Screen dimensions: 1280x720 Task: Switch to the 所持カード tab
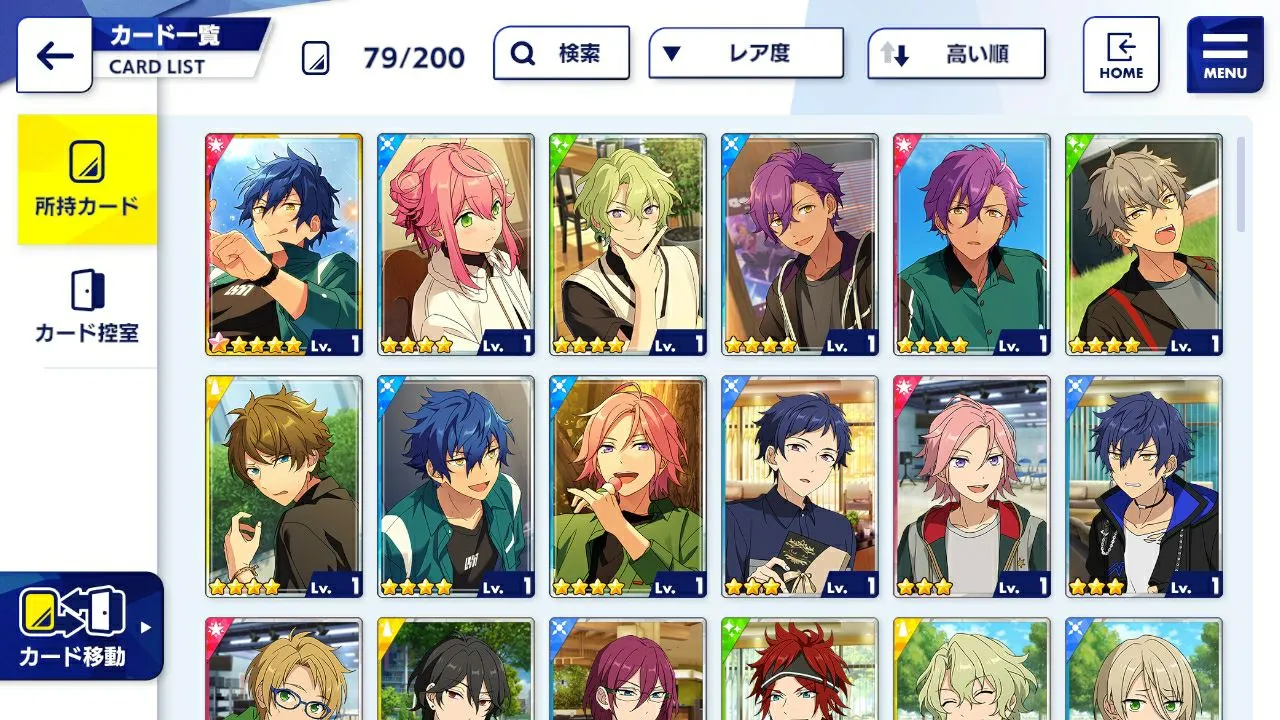tap(87, 180)
